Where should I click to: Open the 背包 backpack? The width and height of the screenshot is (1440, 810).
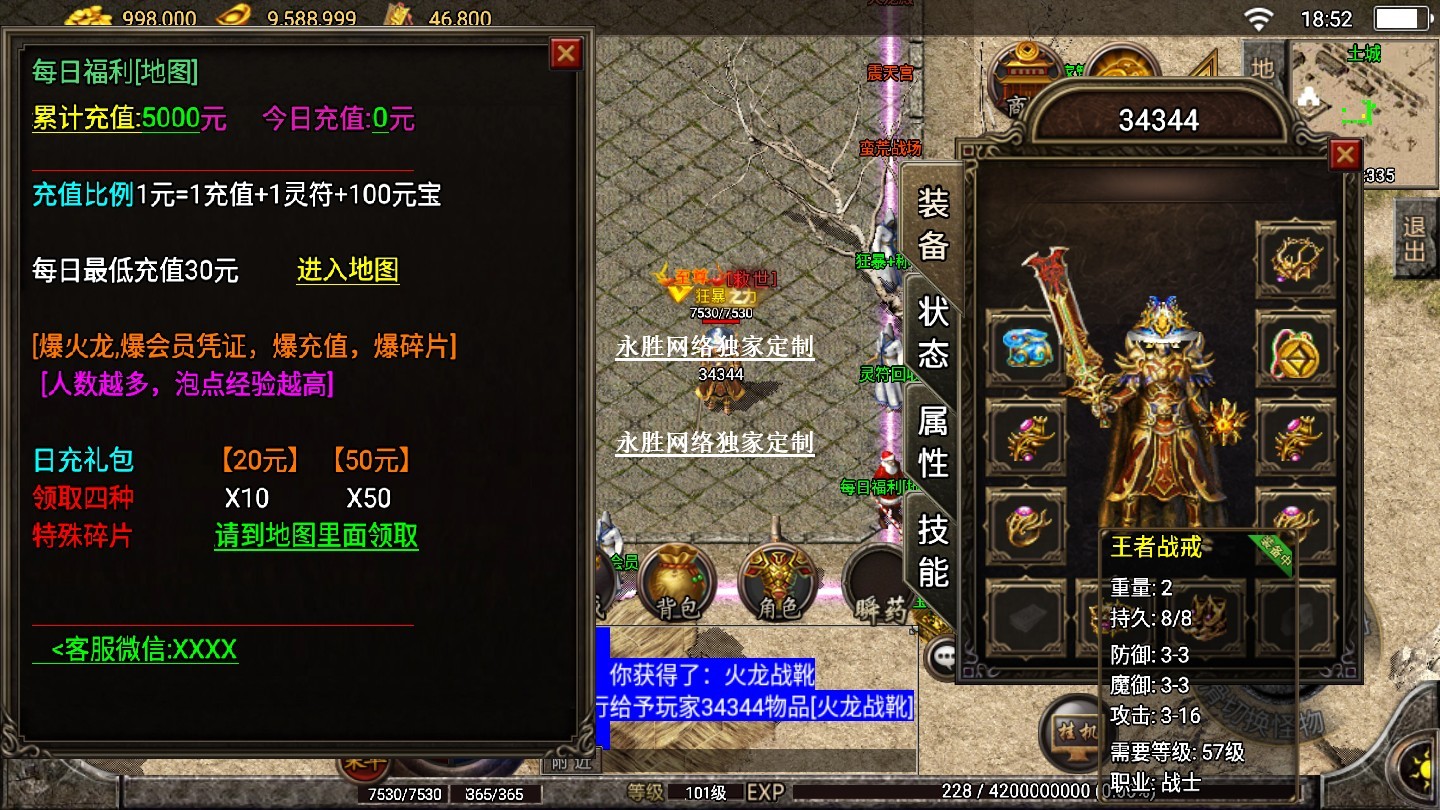point(678,582)
